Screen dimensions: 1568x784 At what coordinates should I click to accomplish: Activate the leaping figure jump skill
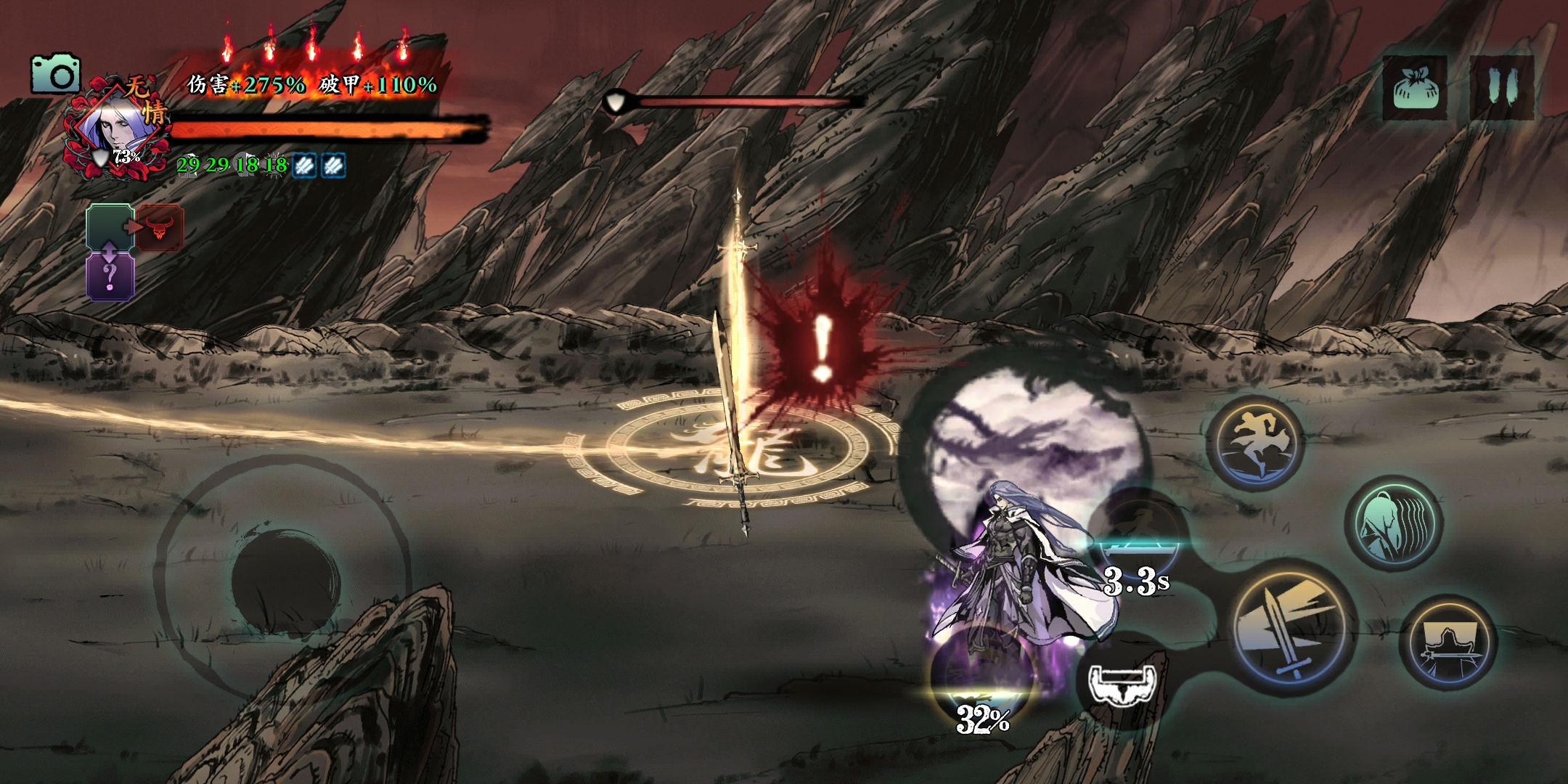click(1255, 442)
